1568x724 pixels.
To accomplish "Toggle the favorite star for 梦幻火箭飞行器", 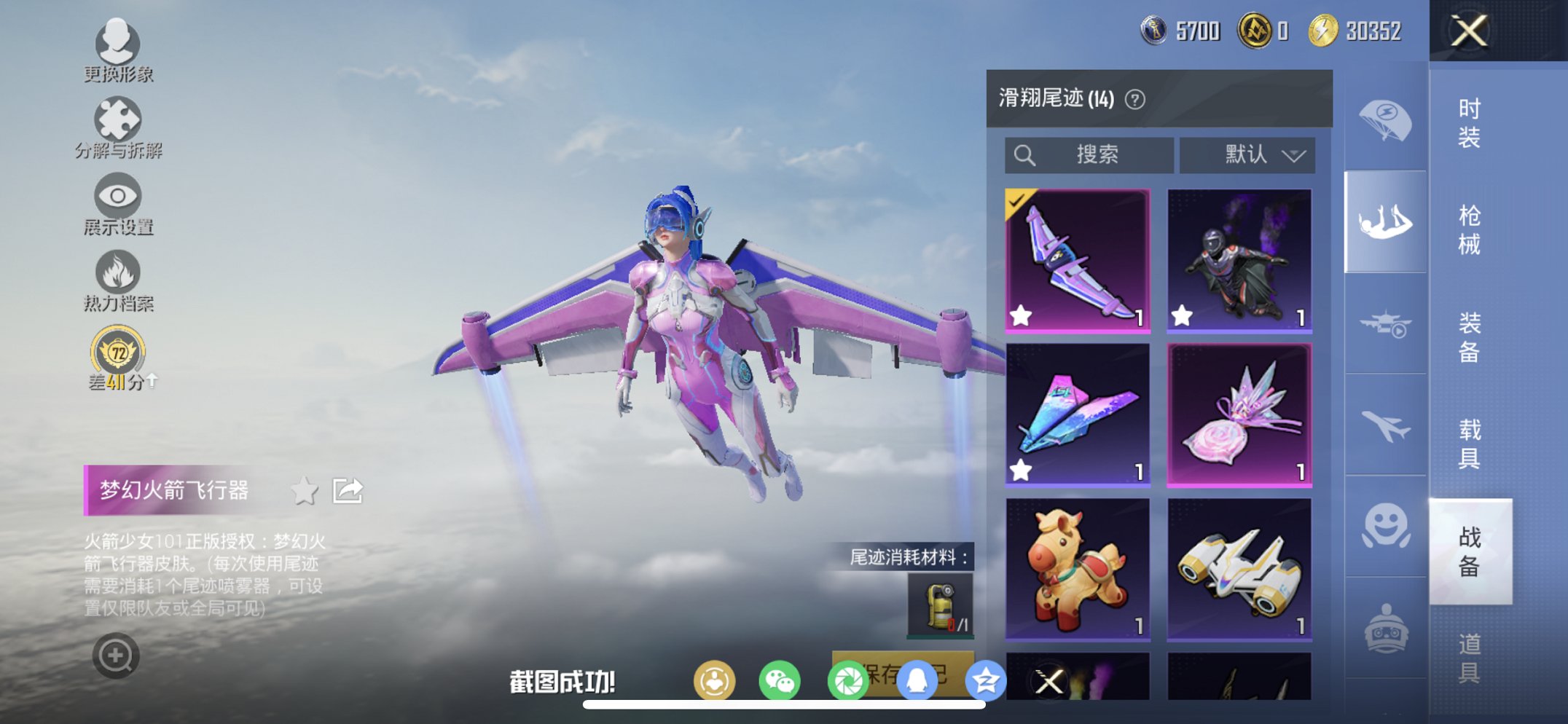I will (x=305, y=490).
